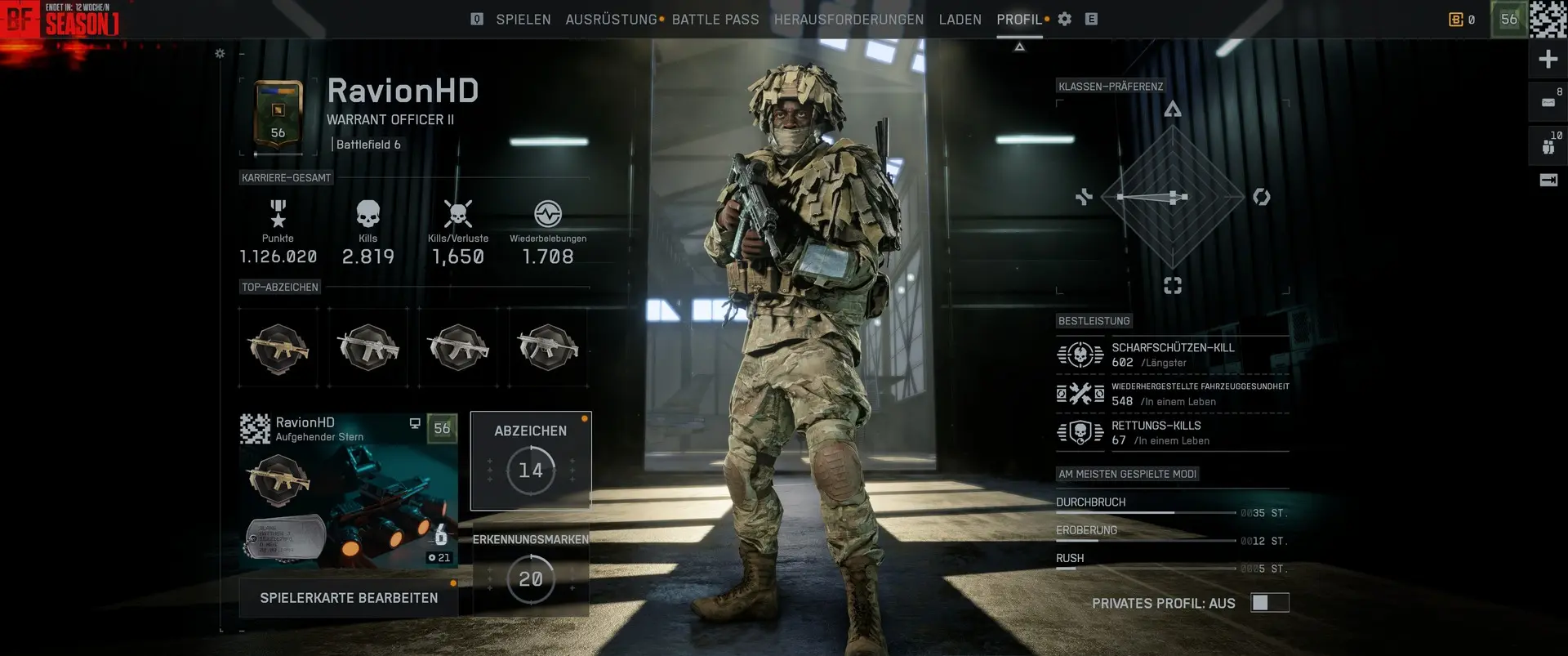
Task: Select the Profil tab
Action: coord(1019,20)
